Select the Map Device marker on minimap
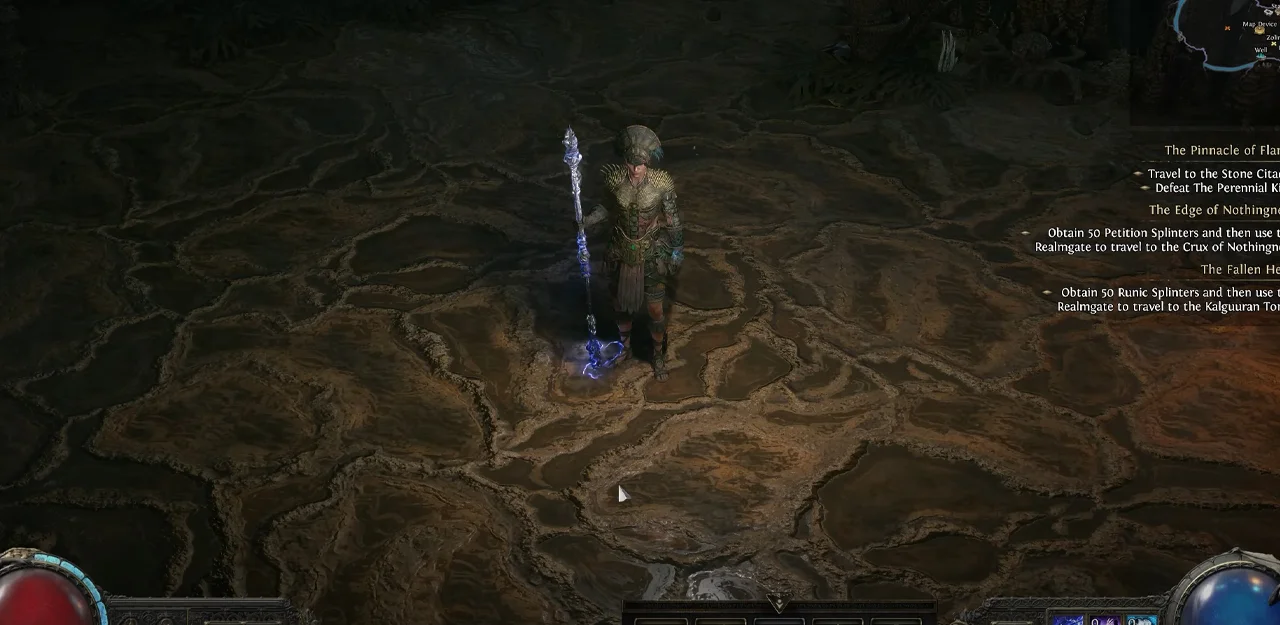This screenshot has width=1280, height=625. [x=1258, y=30]
